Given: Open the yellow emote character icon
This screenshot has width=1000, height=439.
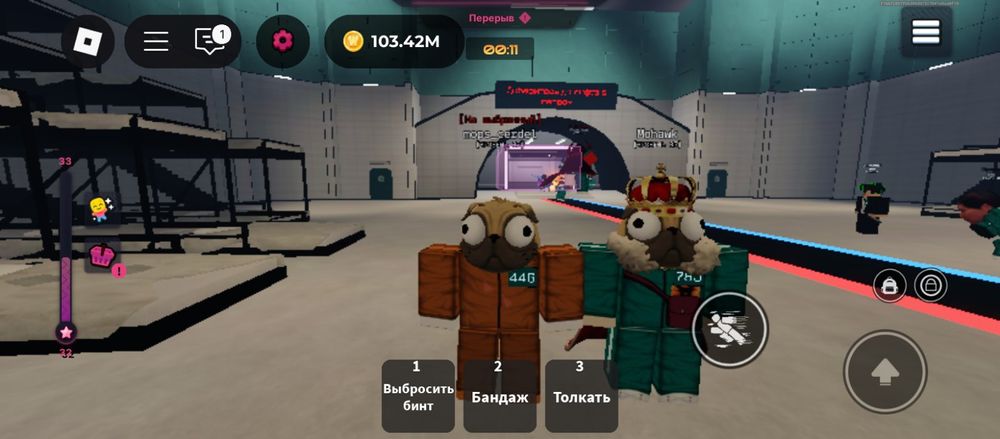Looking at the screenshot, I should (x=100, y=209).
